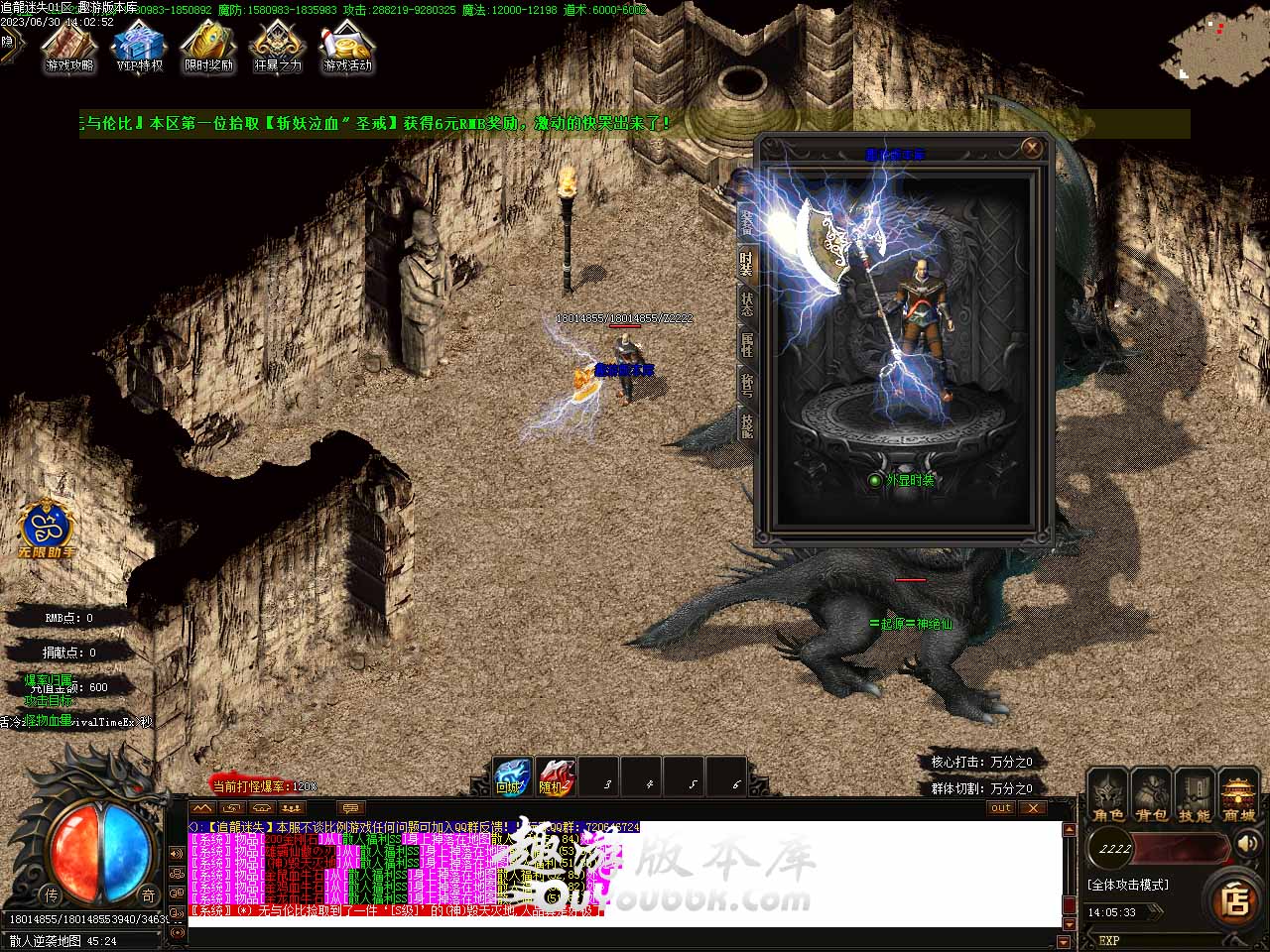Close the character fashion window
Viewport: 1270px width, 952px height.
point(1032,149)
